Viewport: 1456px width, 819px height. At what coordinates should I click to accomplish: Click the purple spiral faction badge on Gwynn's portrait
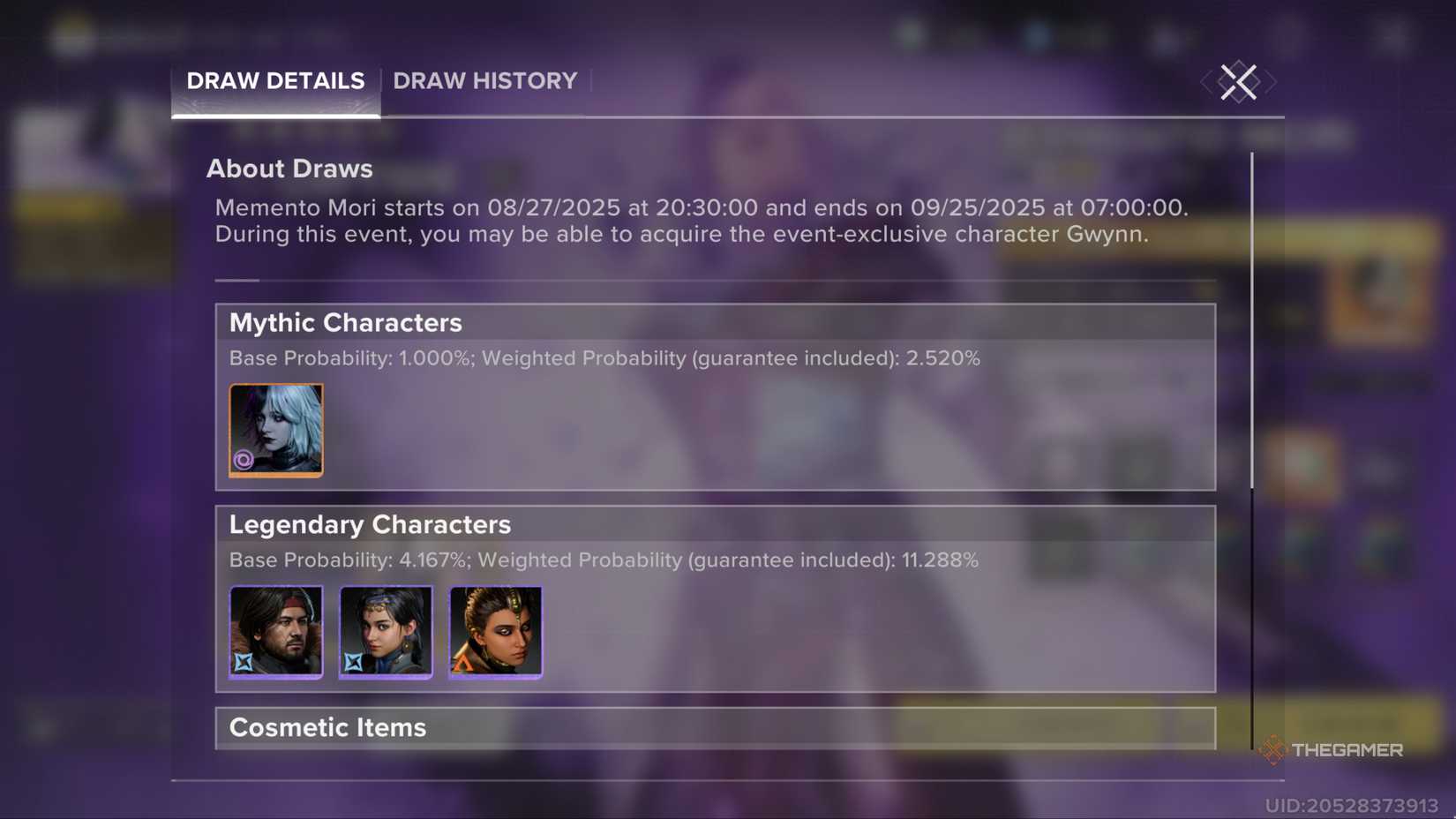pyautogui.click(x=244, y=460)
